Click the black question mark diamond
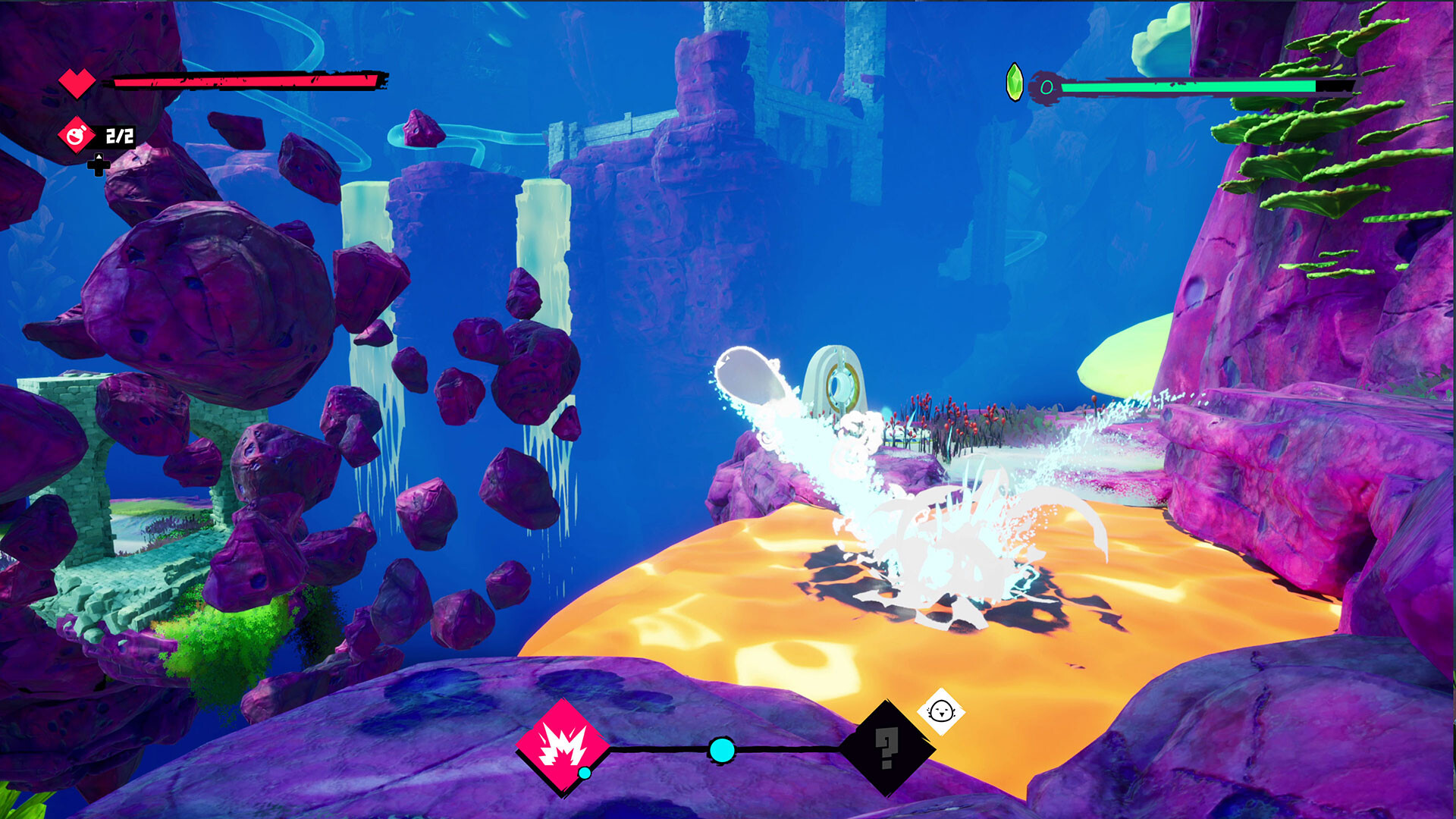This screenshot has height=819, width=1456. [x=886, y=748]
